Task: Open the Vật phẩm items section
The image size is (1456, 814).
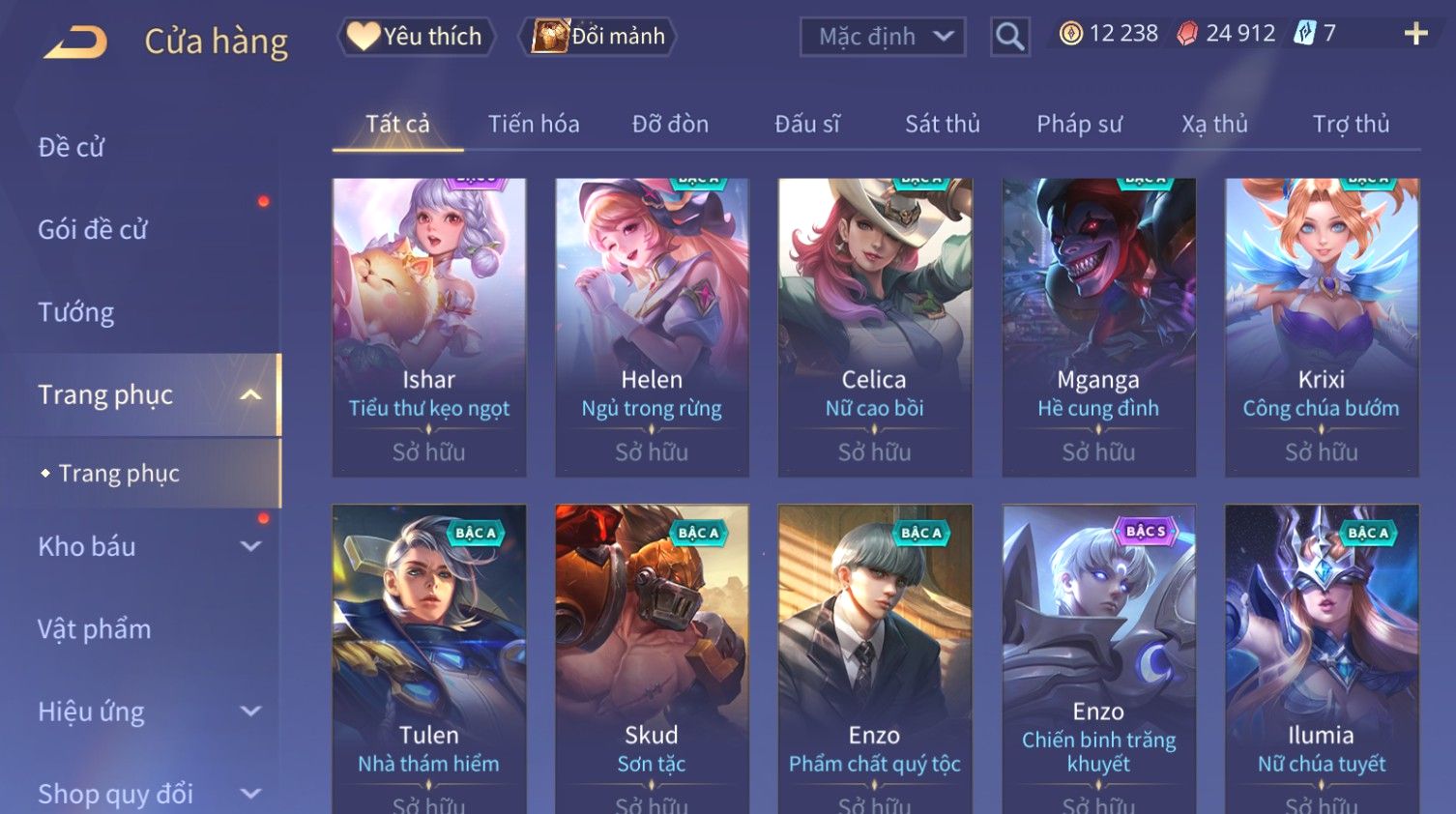Action: (95, 629)
